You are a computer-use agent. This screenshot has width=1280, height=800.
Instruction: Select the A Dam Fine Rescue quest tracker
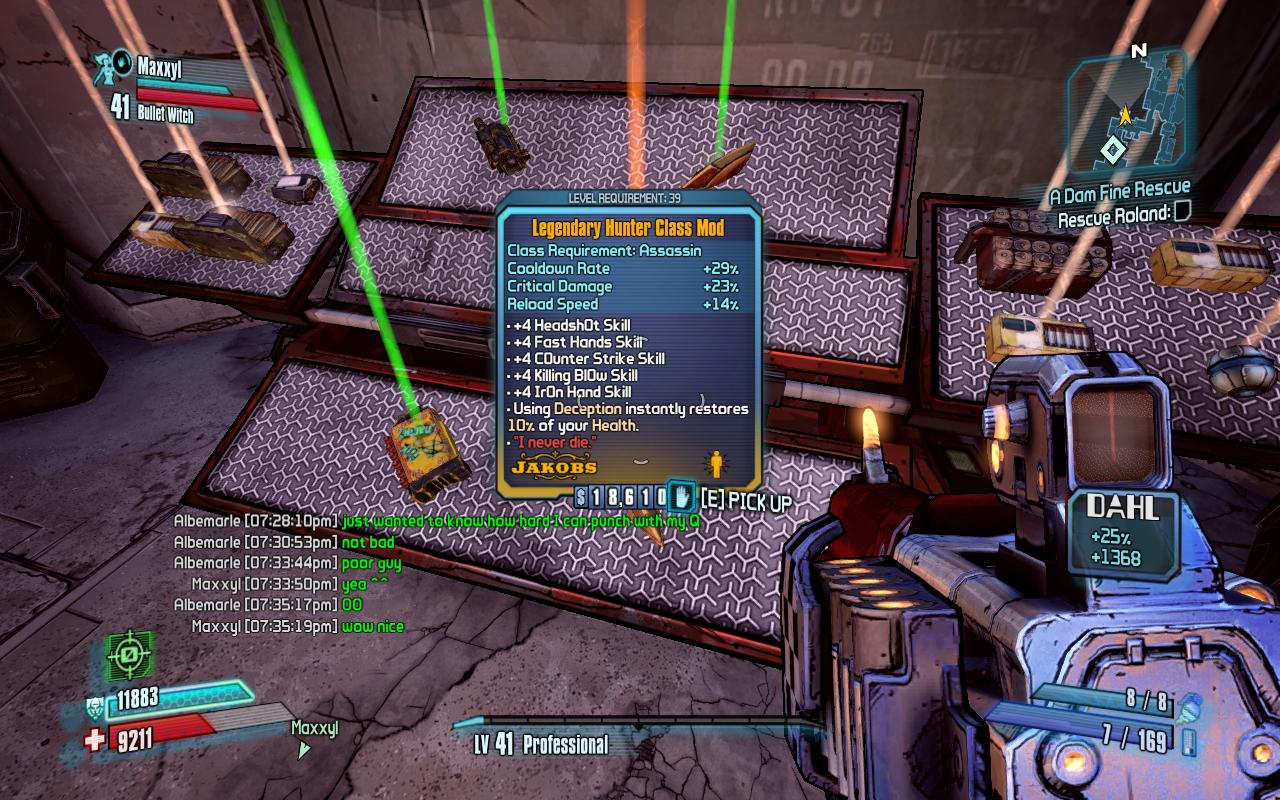click(x=1119, y=190)
